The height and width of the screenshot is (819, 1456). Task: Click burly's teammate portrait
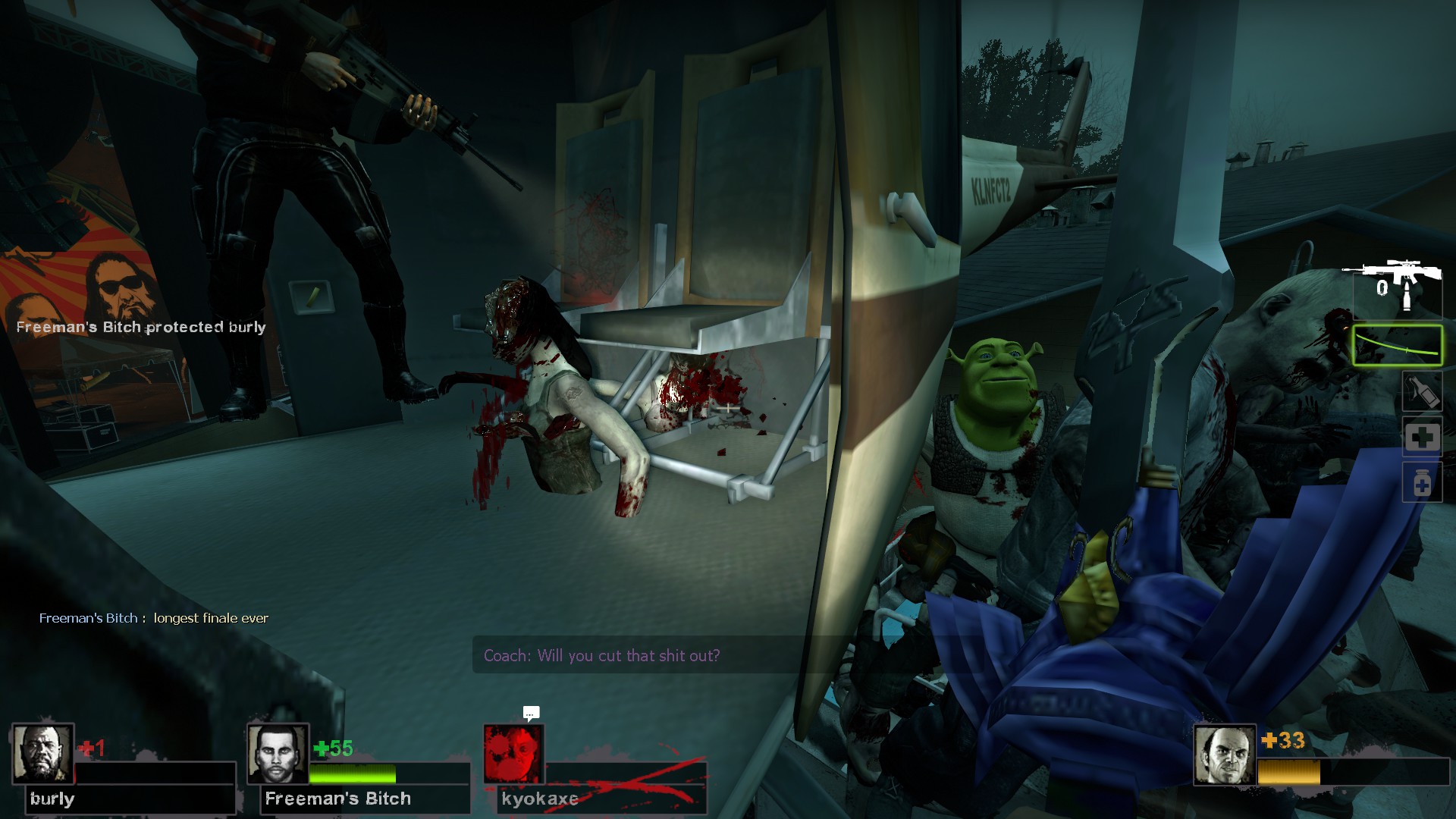tap(42, 754)
